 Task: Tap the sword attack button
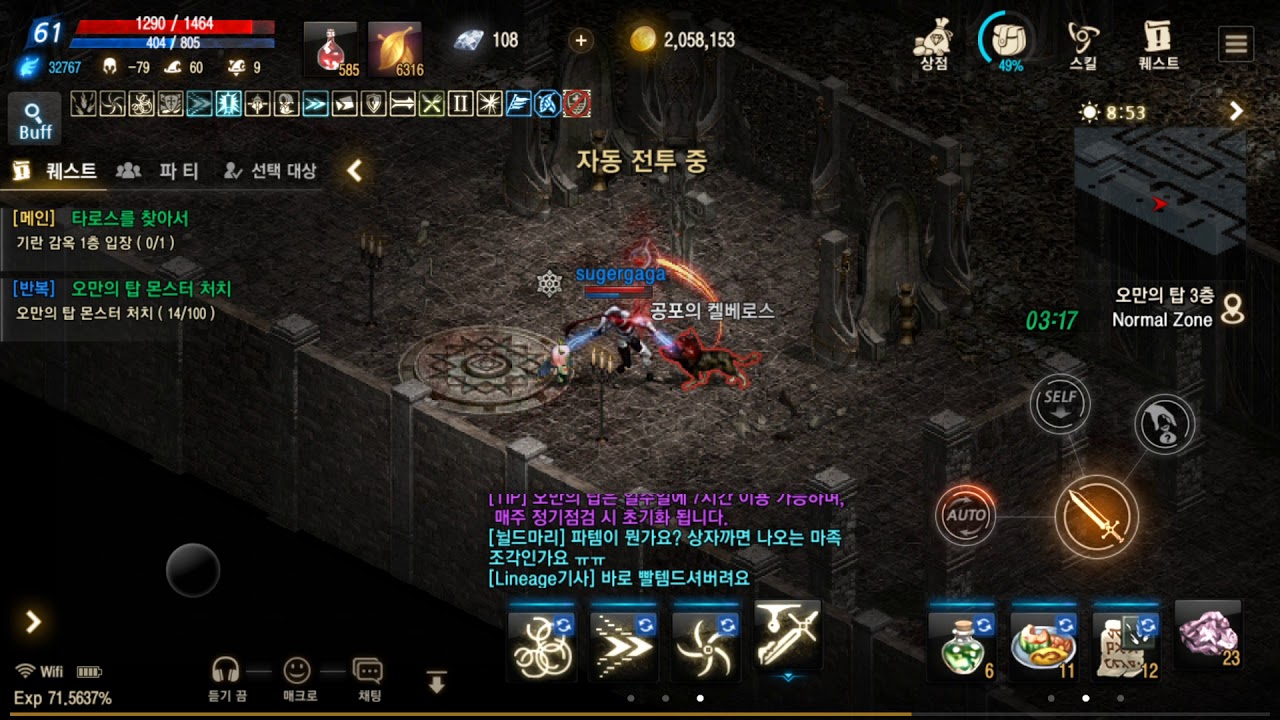click(x=1097, y=517)
